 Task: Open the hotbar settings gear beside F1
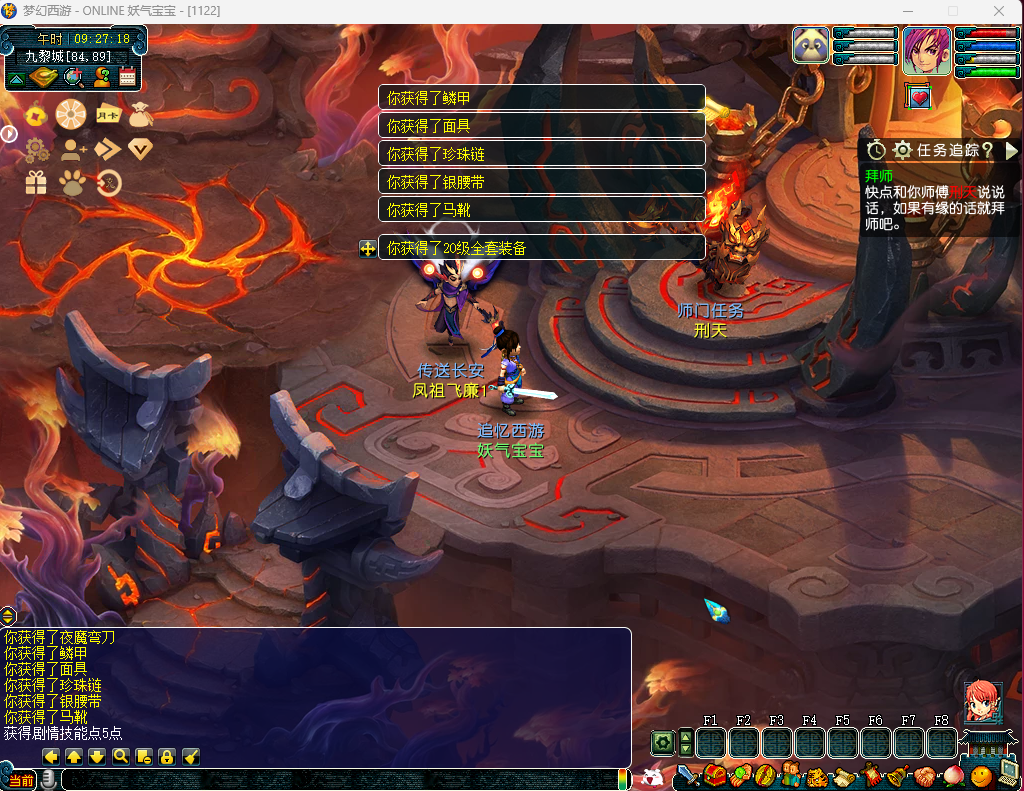tap(662, 743)
